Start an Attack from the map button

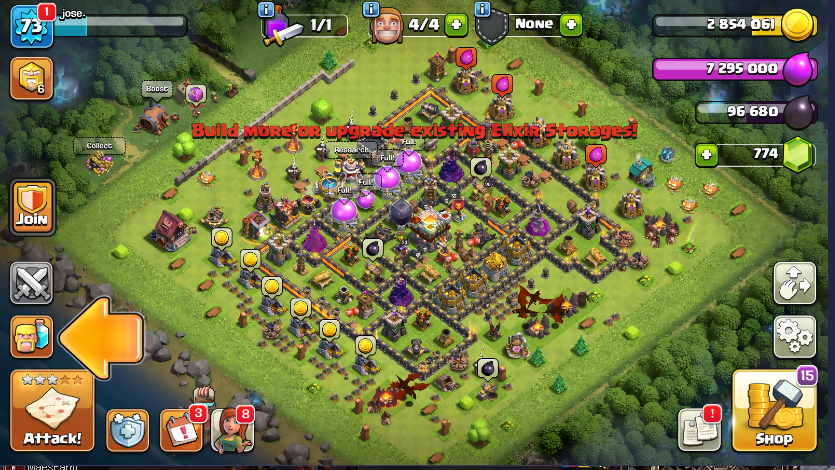[x=52, y=410]
